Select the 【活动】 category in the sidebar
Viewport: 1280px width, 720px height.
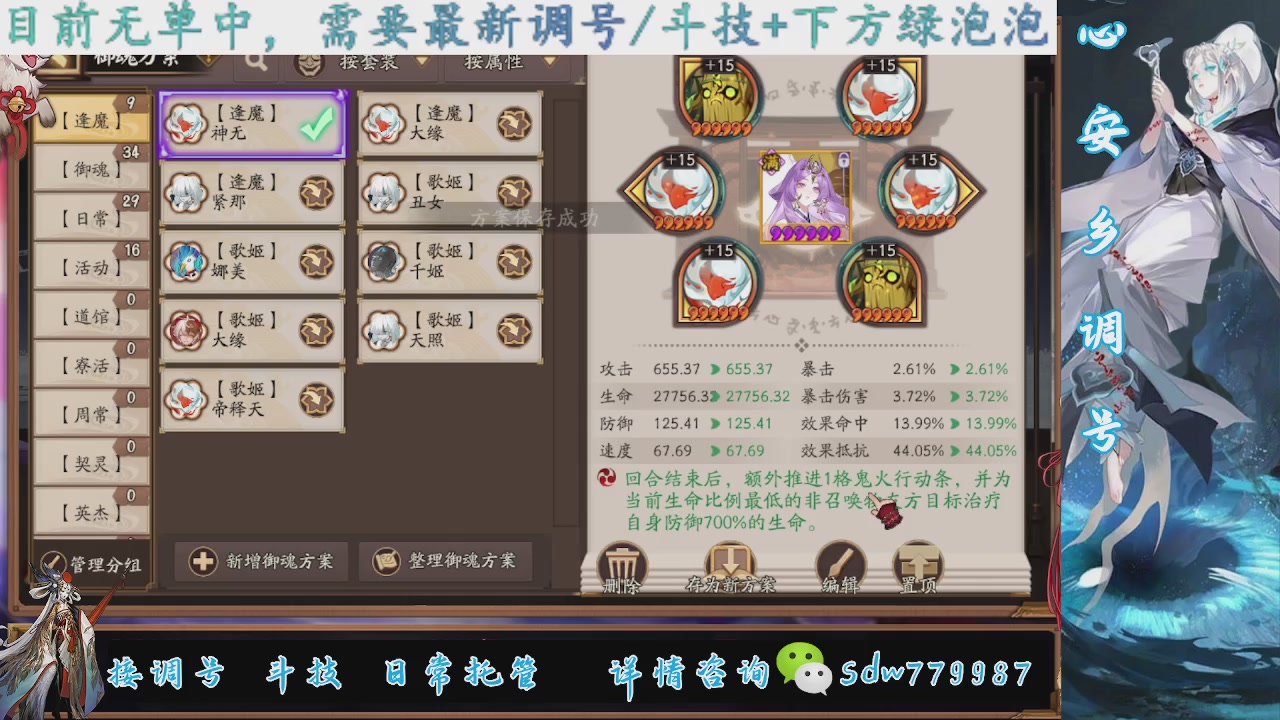(90, 268)
